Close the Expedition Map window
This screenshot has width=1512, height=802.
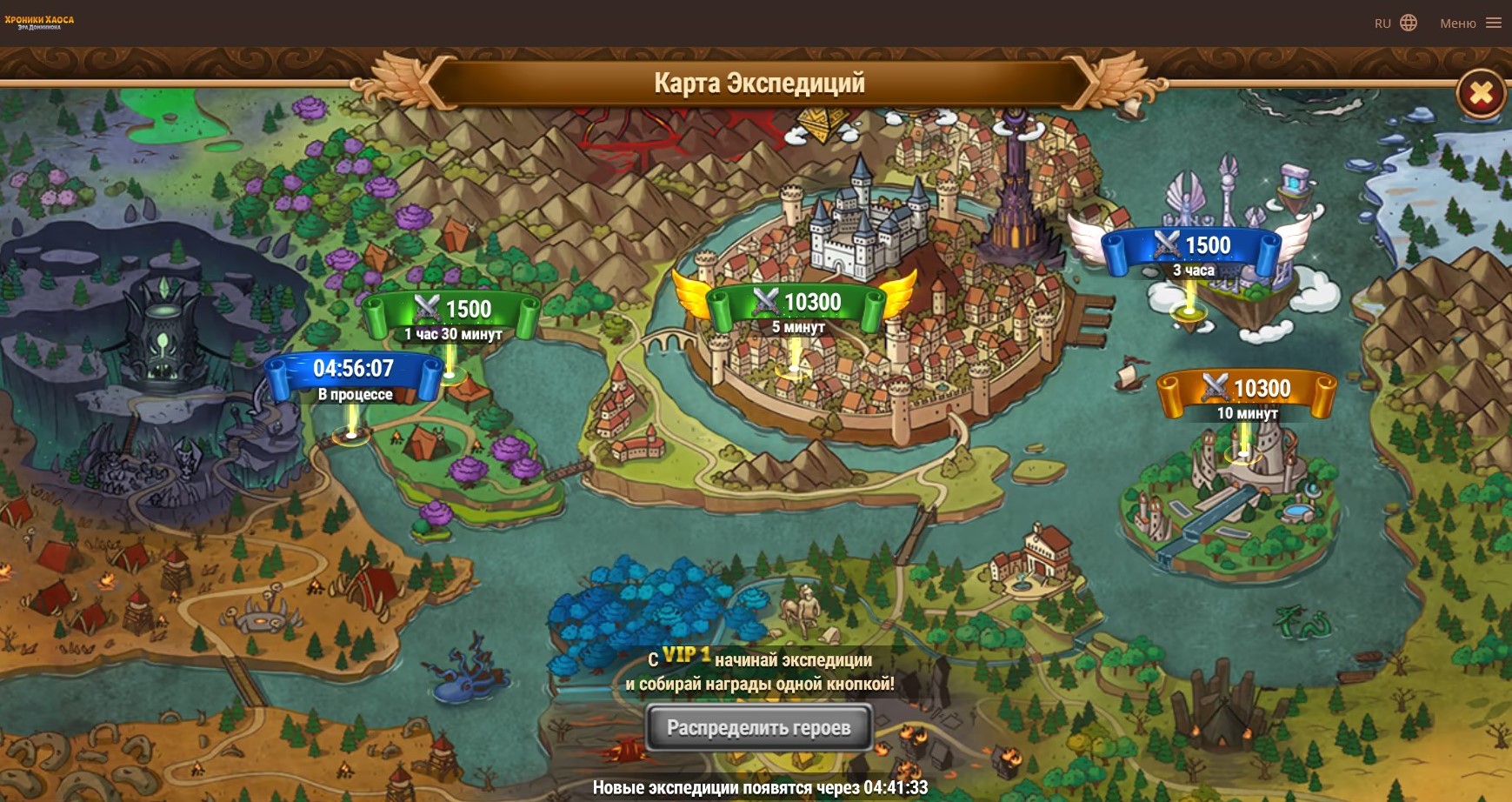coord(1481,93)
